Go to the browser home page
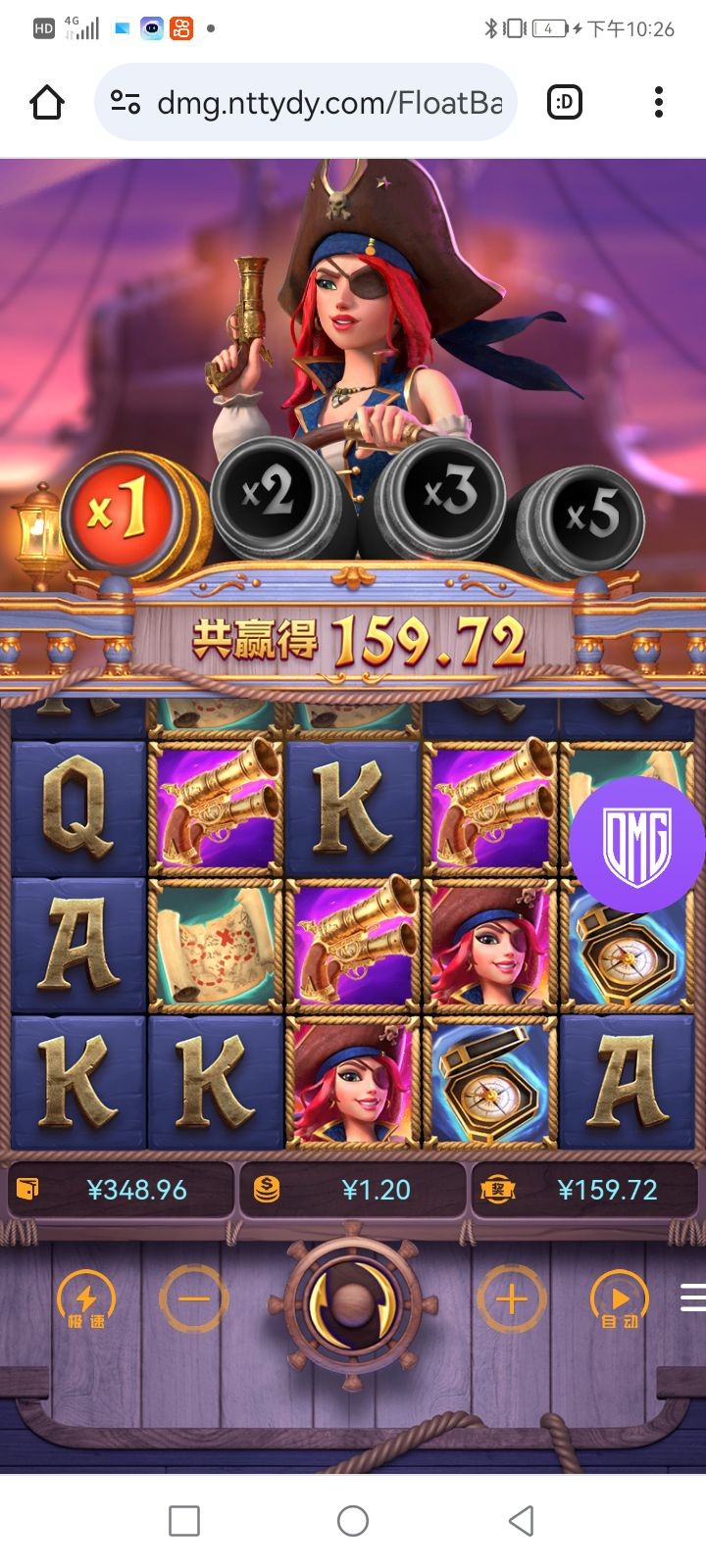706x1568 pixels. click(47, 102)
